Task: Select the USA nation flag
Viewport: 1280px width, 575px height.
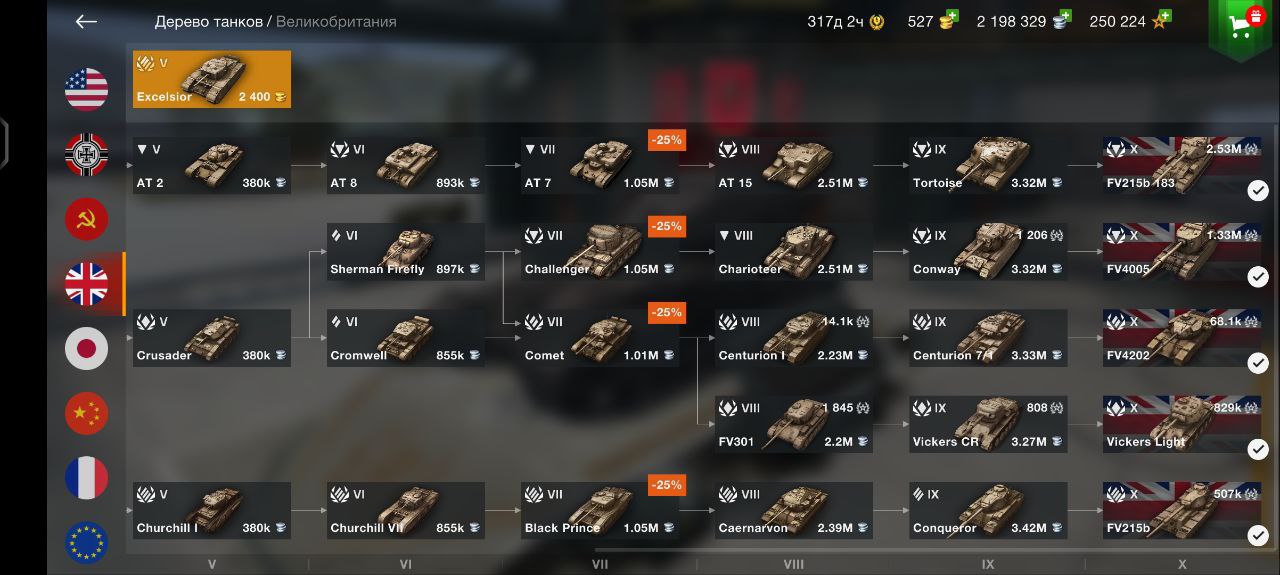Action: pos(87,90)
